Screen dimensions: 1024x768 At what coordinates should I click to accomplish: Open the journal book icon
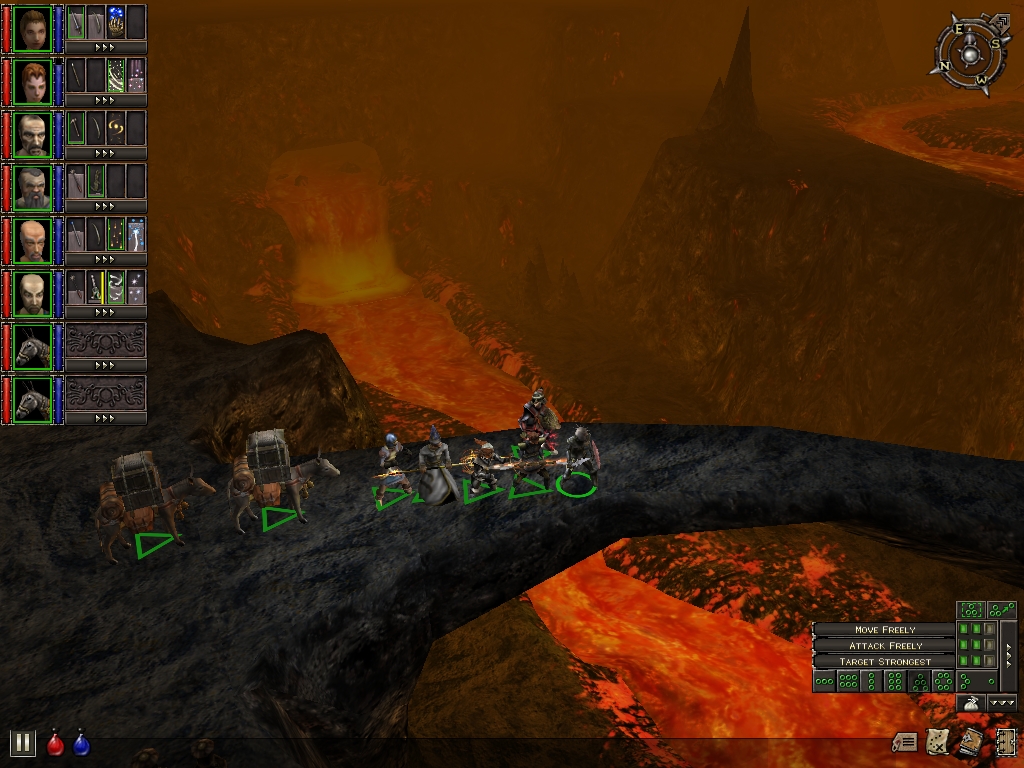(970, 742)
